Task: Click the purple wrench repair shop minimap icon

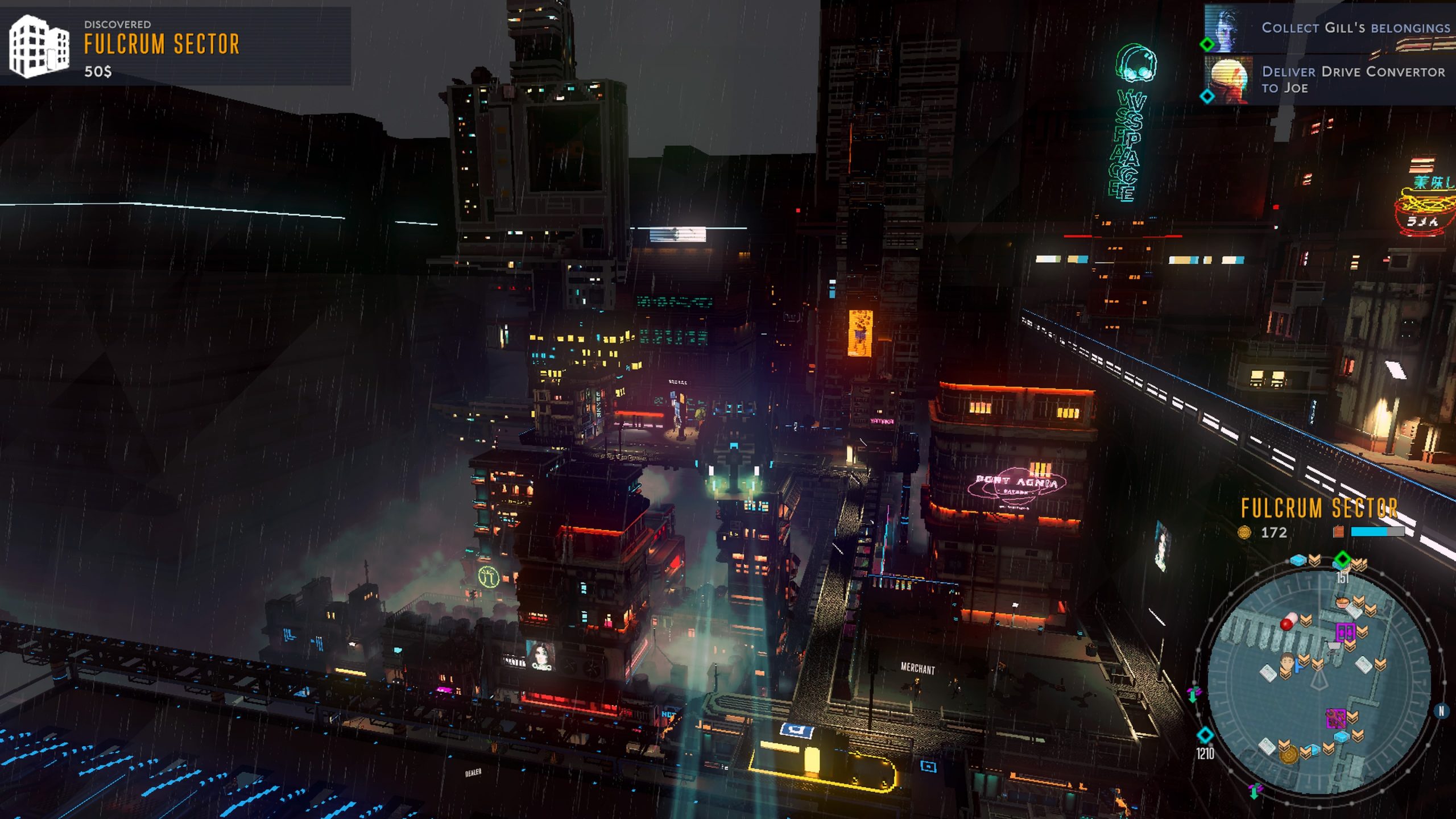Action: click(1337, 718)
